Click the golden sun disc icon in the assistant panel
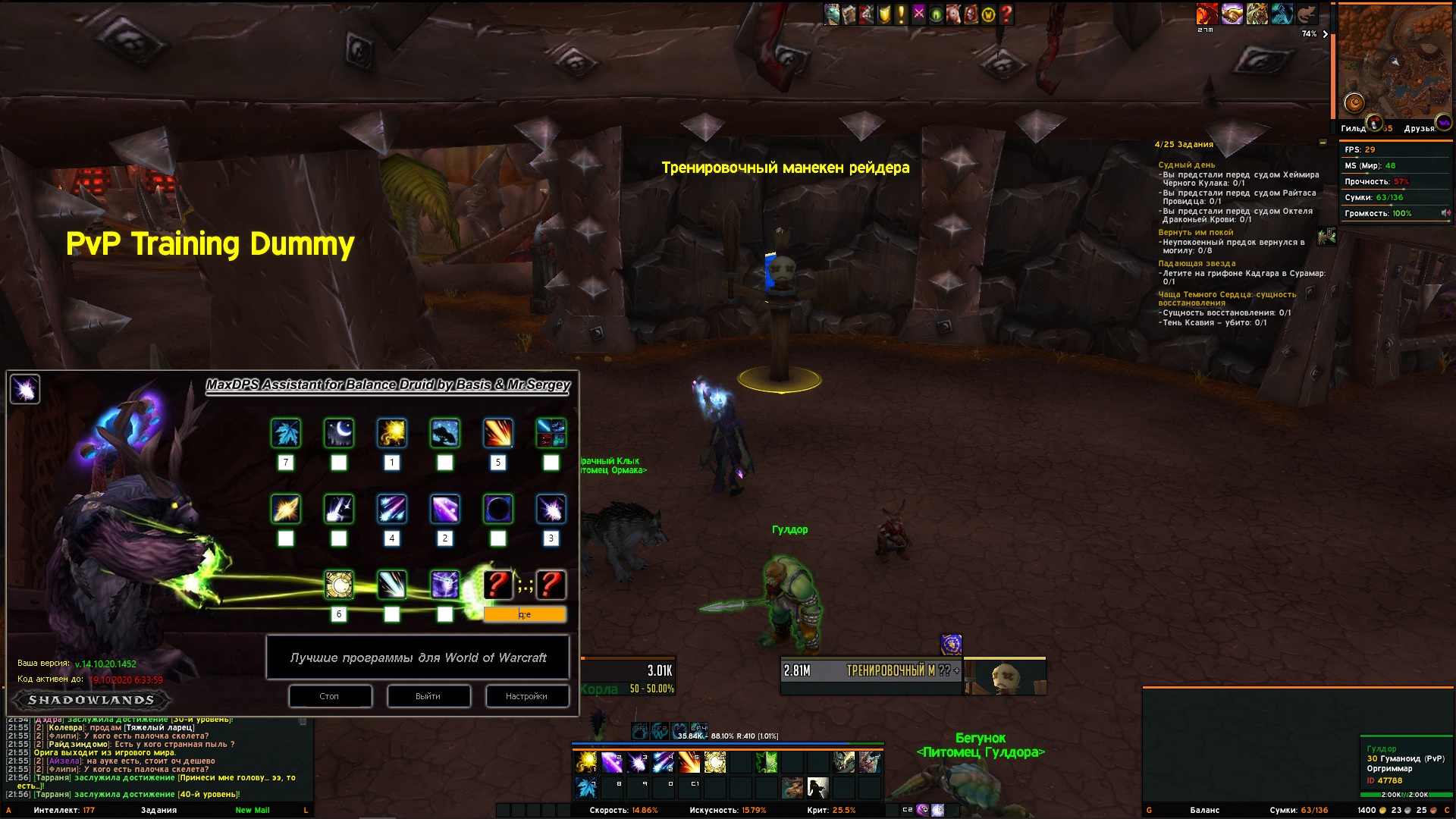The image size is (1456, 819). coord(339,585)
